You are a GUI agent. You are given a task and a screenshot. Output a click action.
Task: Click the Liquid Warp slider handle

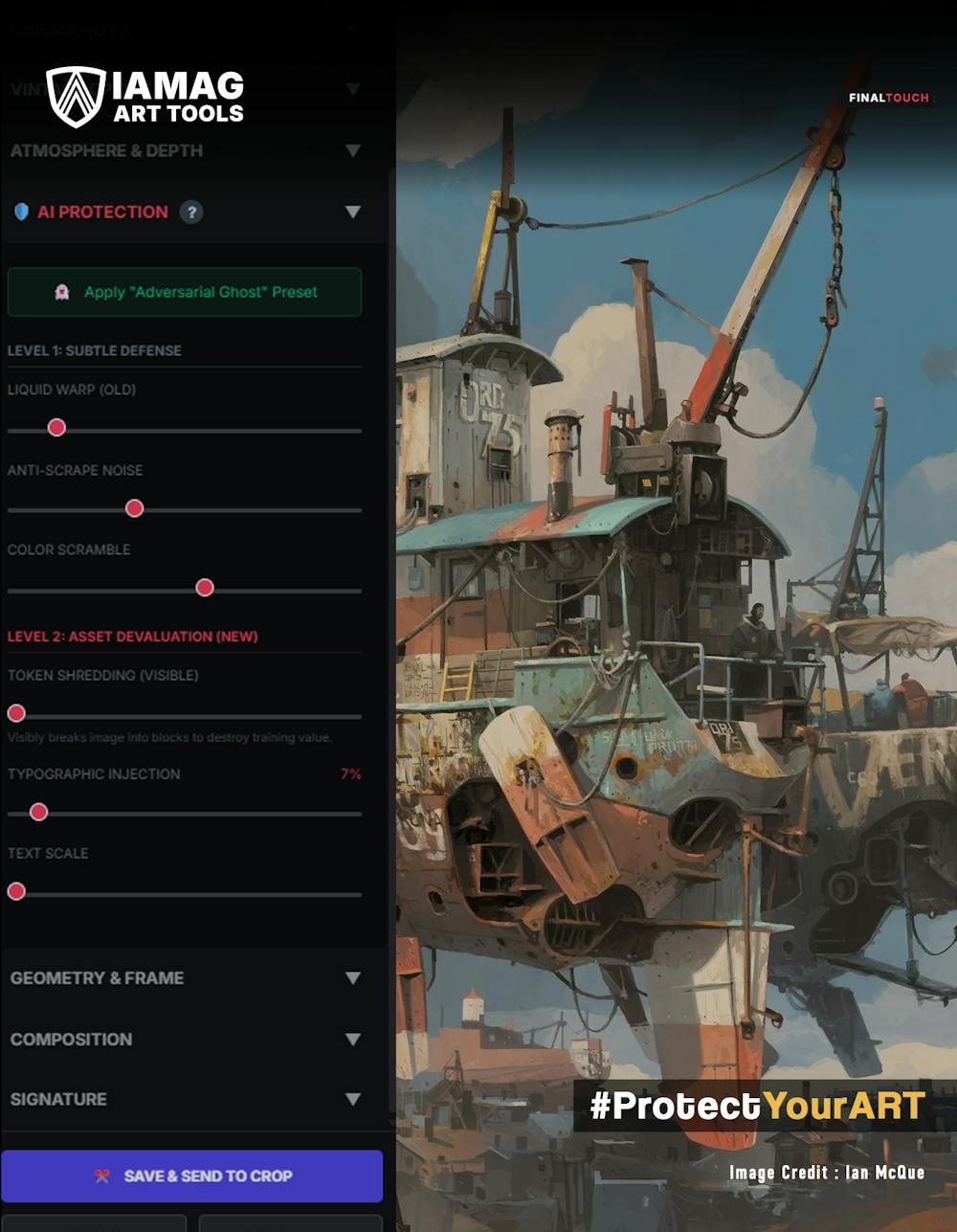[x=56, y=428]
